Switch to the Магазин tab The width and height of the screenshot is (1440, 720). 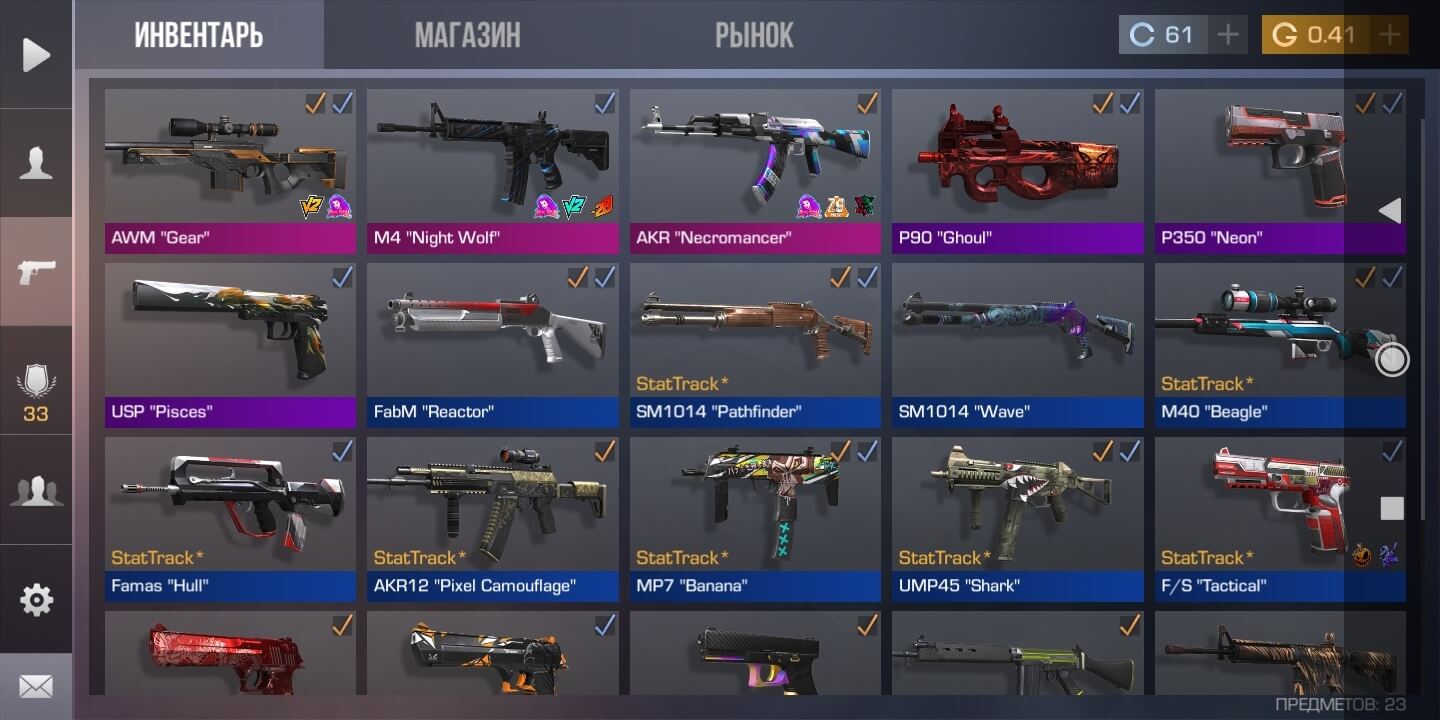coord(467,36)
